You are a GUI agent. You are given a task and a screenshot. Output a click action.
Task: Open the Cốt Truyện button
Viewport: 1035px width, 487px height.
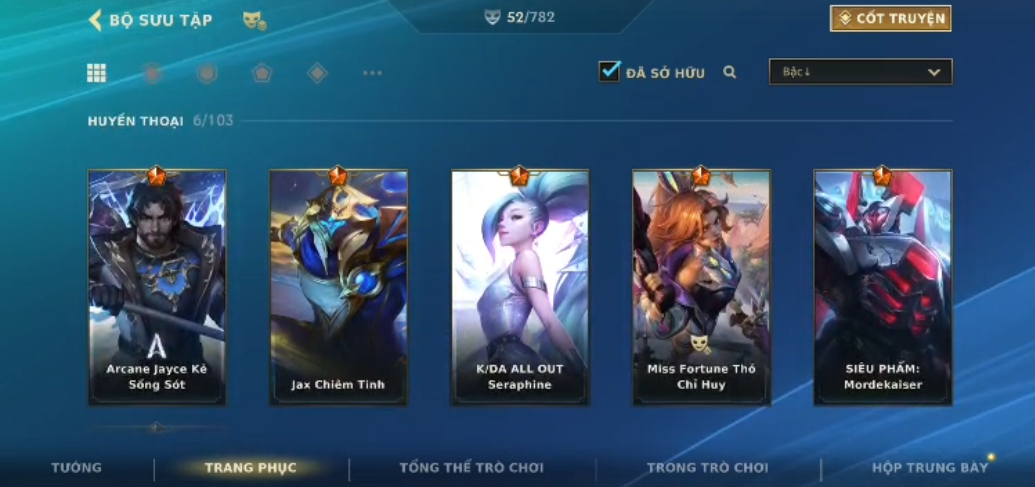[890, 18]
